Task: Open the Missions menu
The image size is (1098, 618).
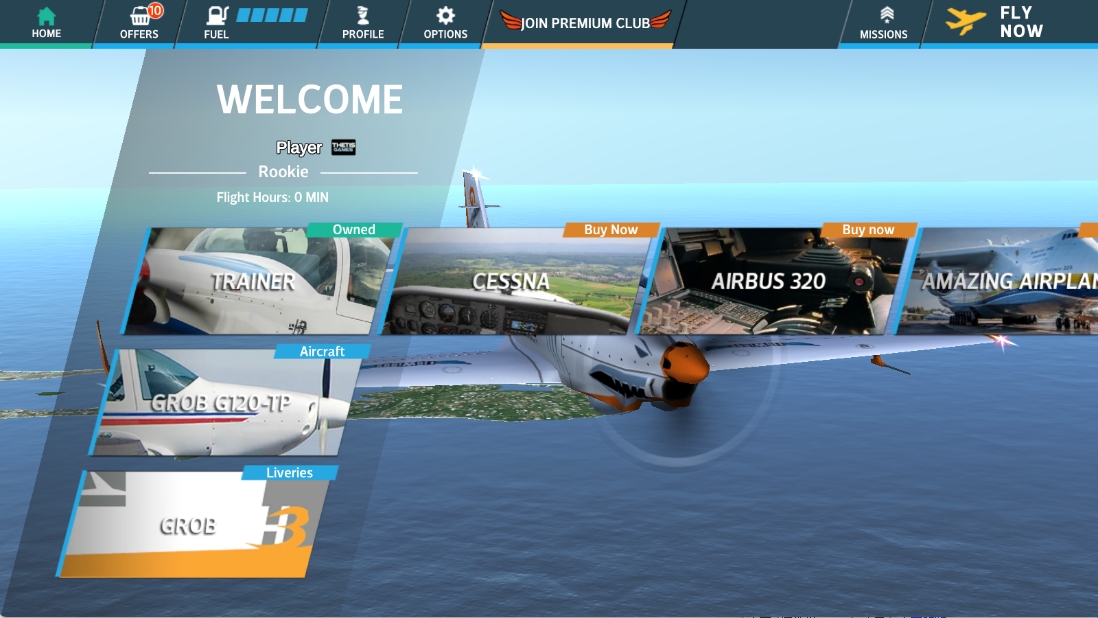Action: tap(883, 23)
